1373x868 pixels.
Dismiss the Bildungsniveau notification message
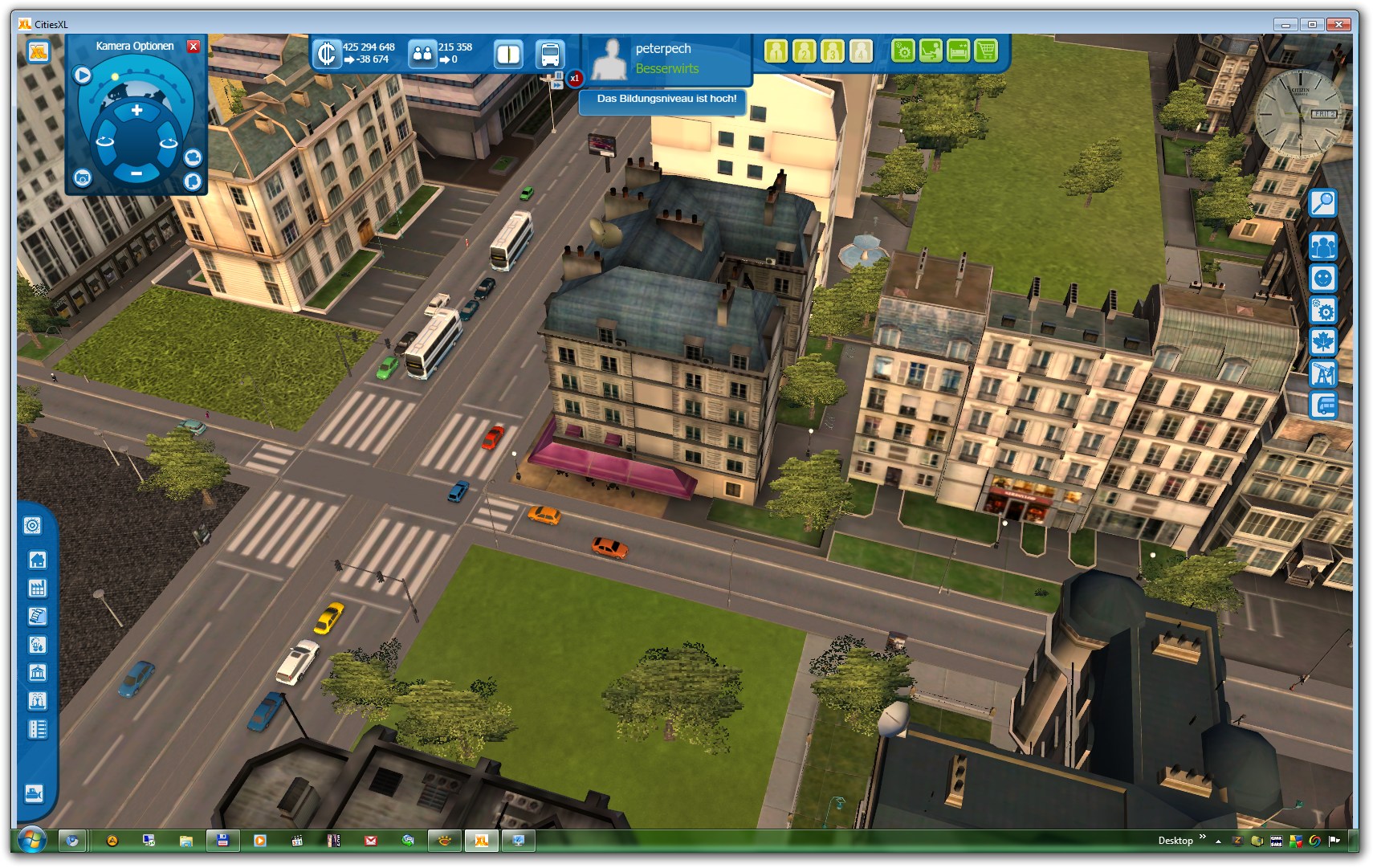click(666, 100)
